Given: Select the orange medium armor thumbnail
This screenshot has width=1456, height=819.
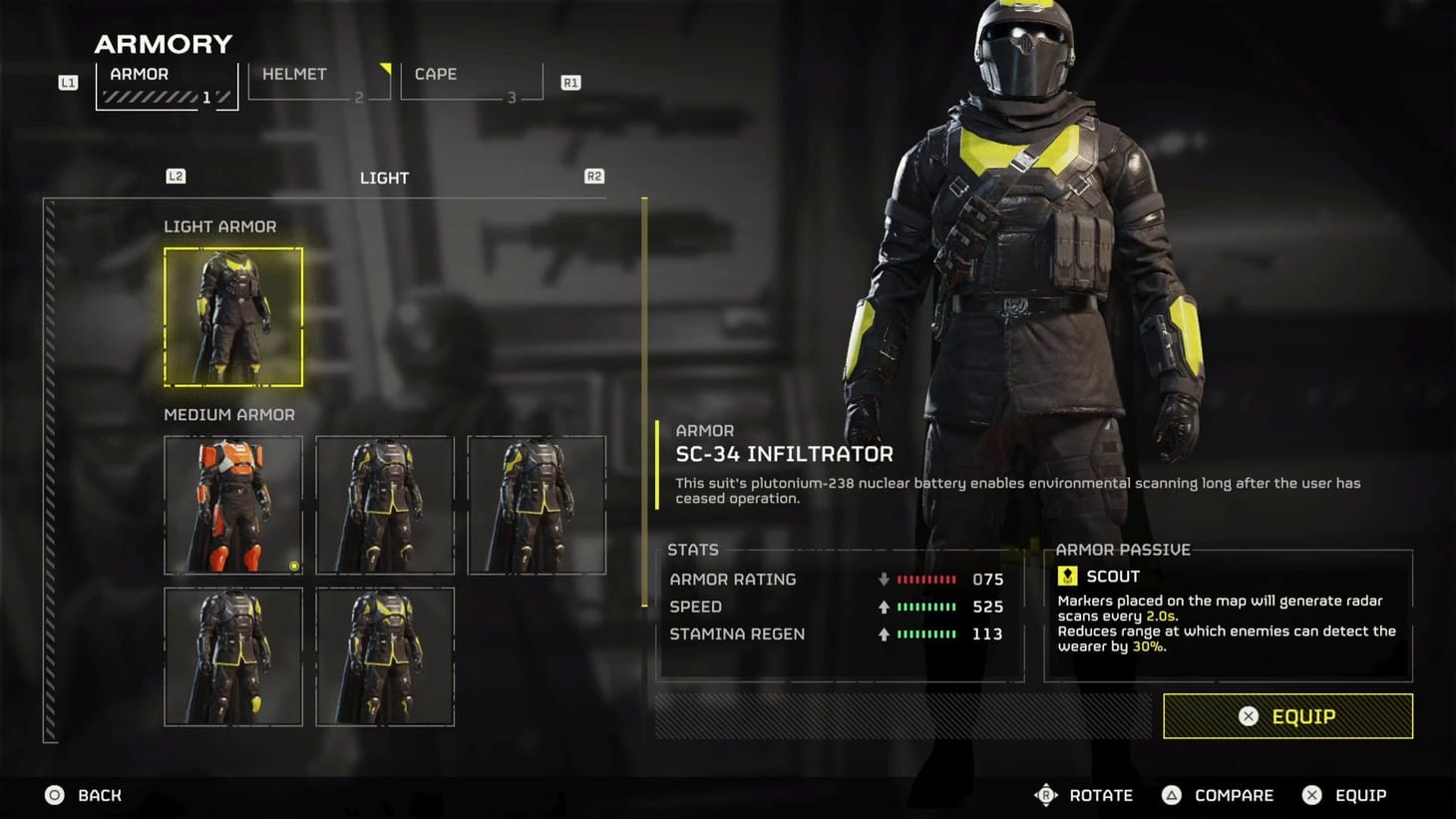Looking at the screenshot, I should coord(233,505).
